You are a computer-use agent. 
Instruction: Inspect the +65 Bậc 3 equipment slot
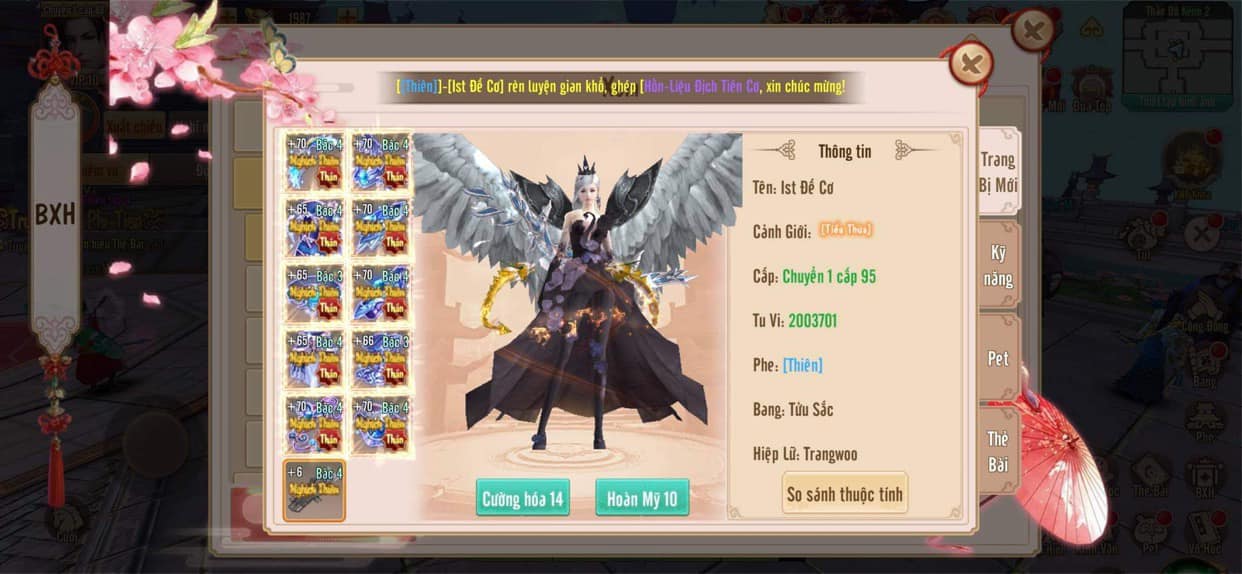tap(315, 293)
